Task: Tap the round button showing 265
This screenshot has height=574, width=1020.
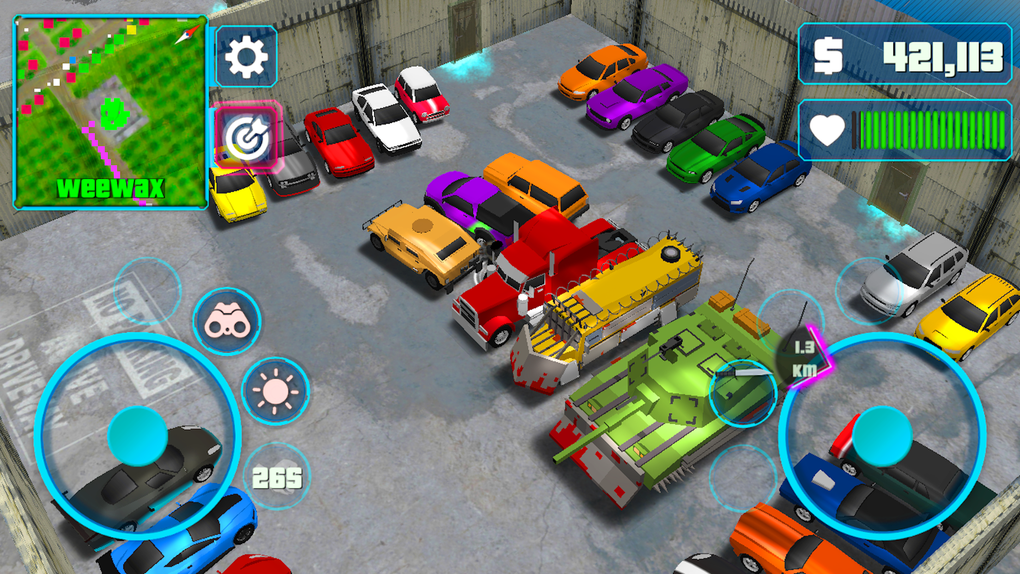Action: [276, 477]
